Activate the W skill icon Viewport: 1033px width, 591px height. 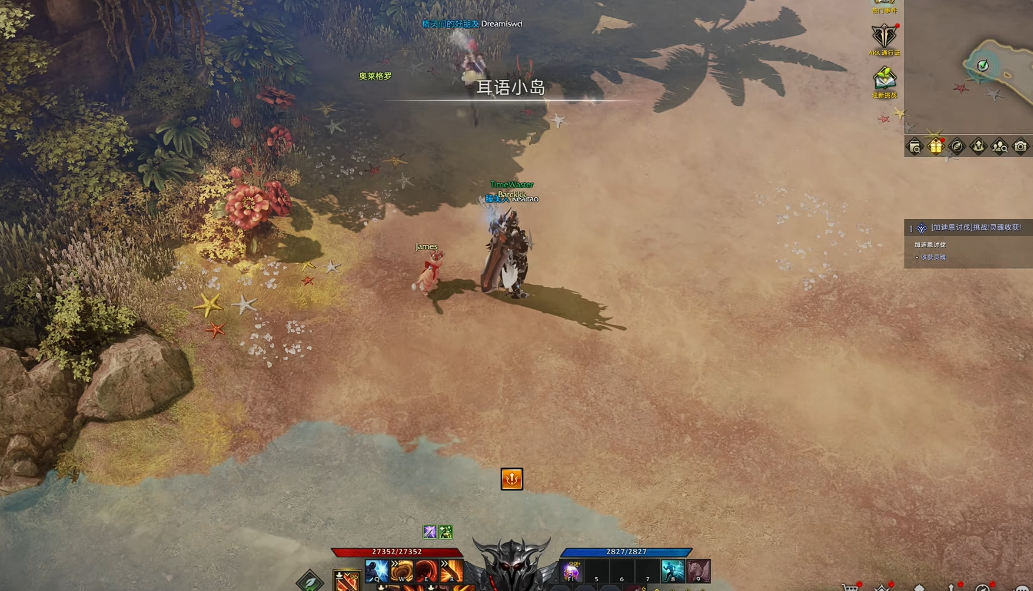402,571
